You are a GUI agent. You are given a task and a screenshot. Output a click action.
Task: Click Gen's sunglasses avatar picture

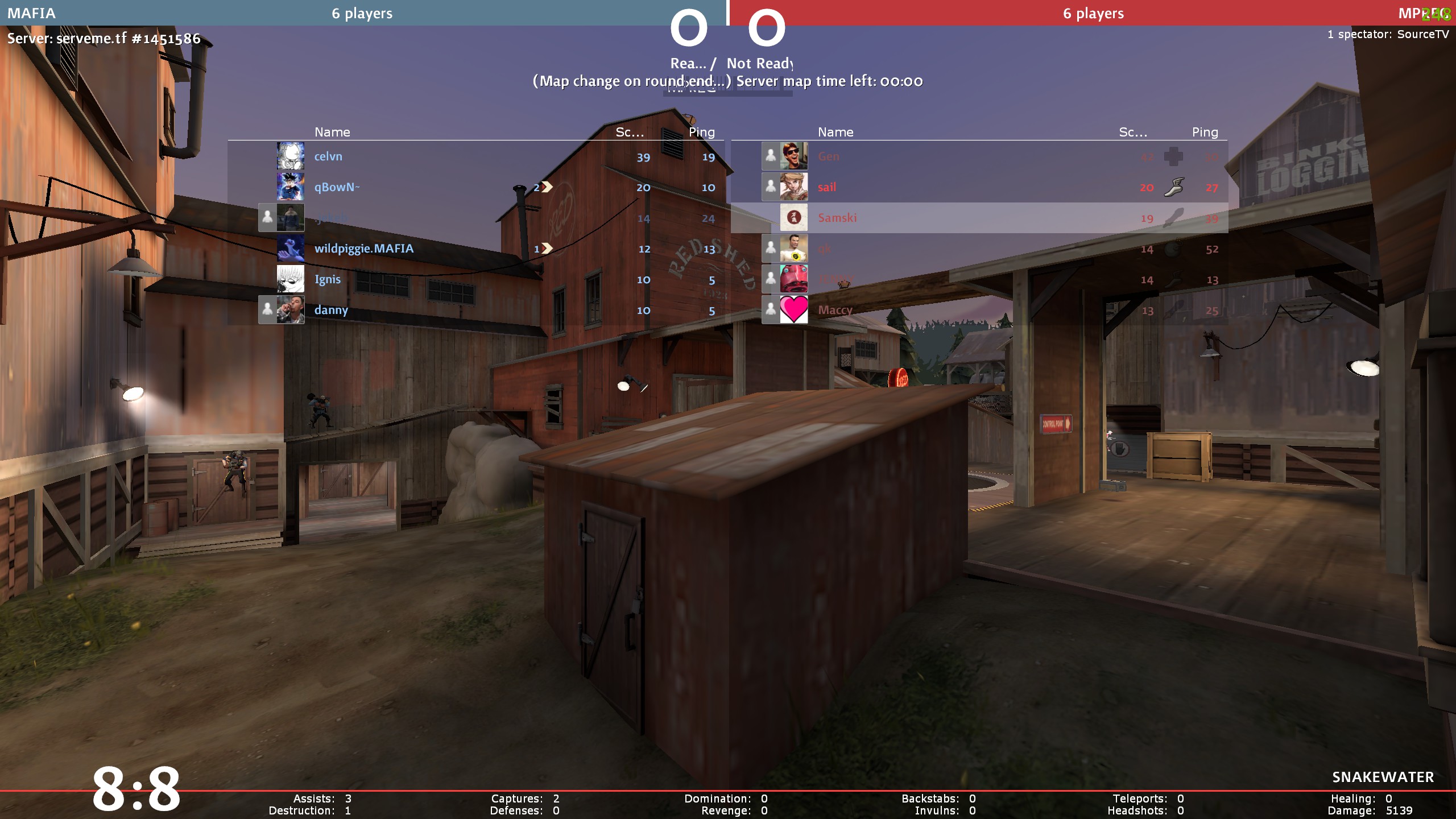pos(793,156)
